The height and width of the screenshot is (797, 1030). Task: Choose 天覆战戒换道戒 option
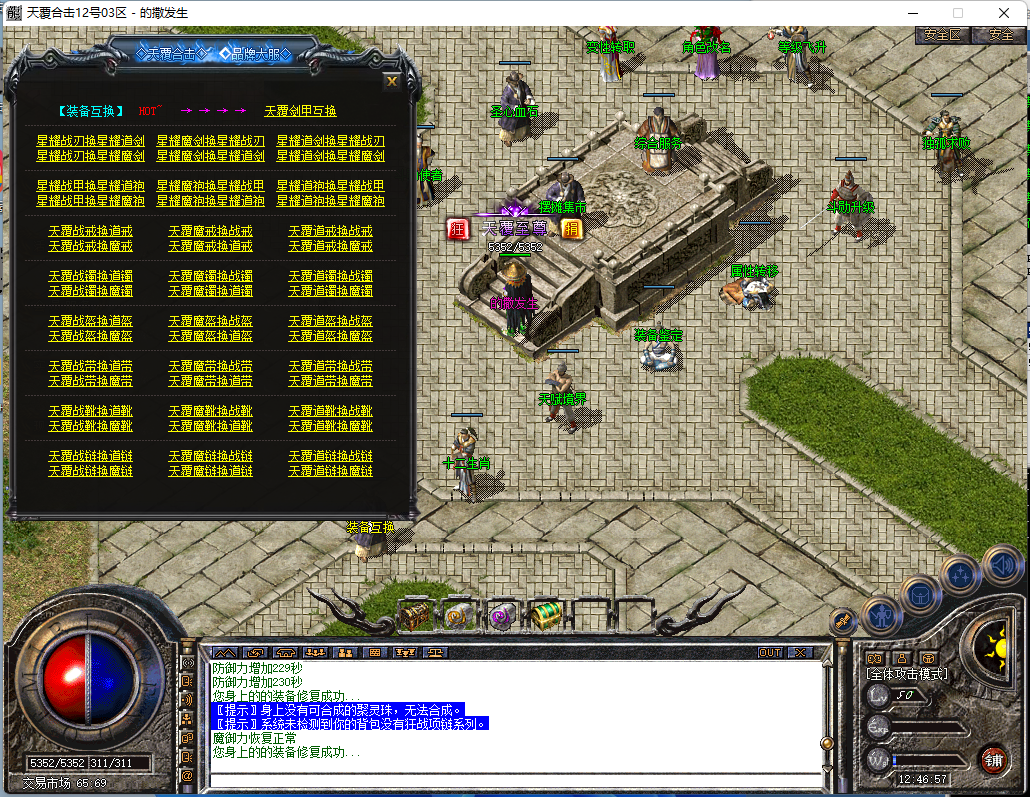click(x=90, y=231)
